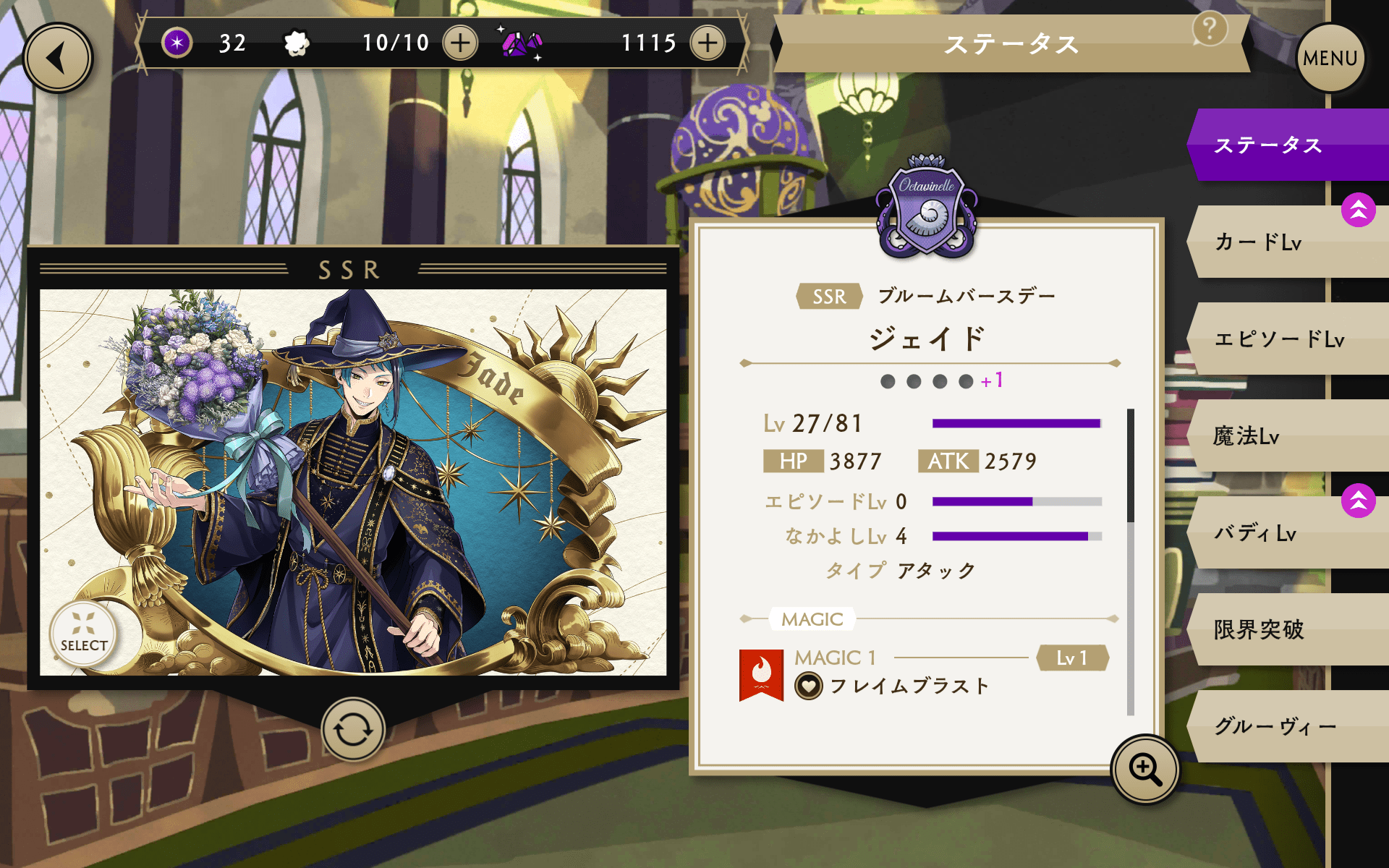The width and height of the screenshot is (1389, 868).
Task: Flip the card with the rotate button
Action: click(x=353, y=729)
